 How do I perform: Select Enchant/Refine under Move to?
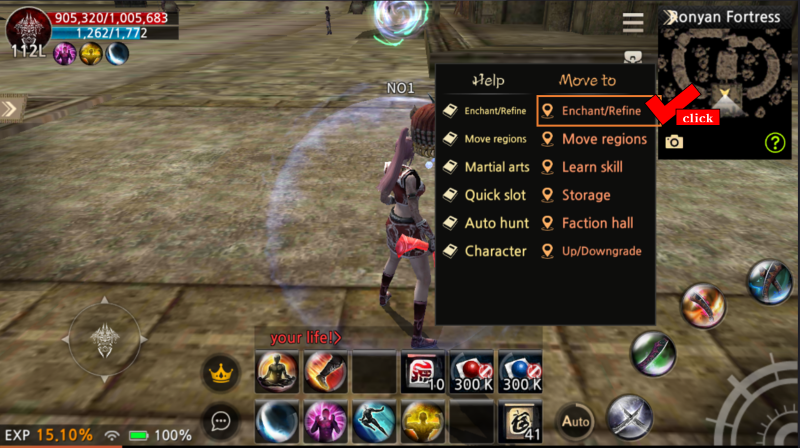[x=596, y=111]
